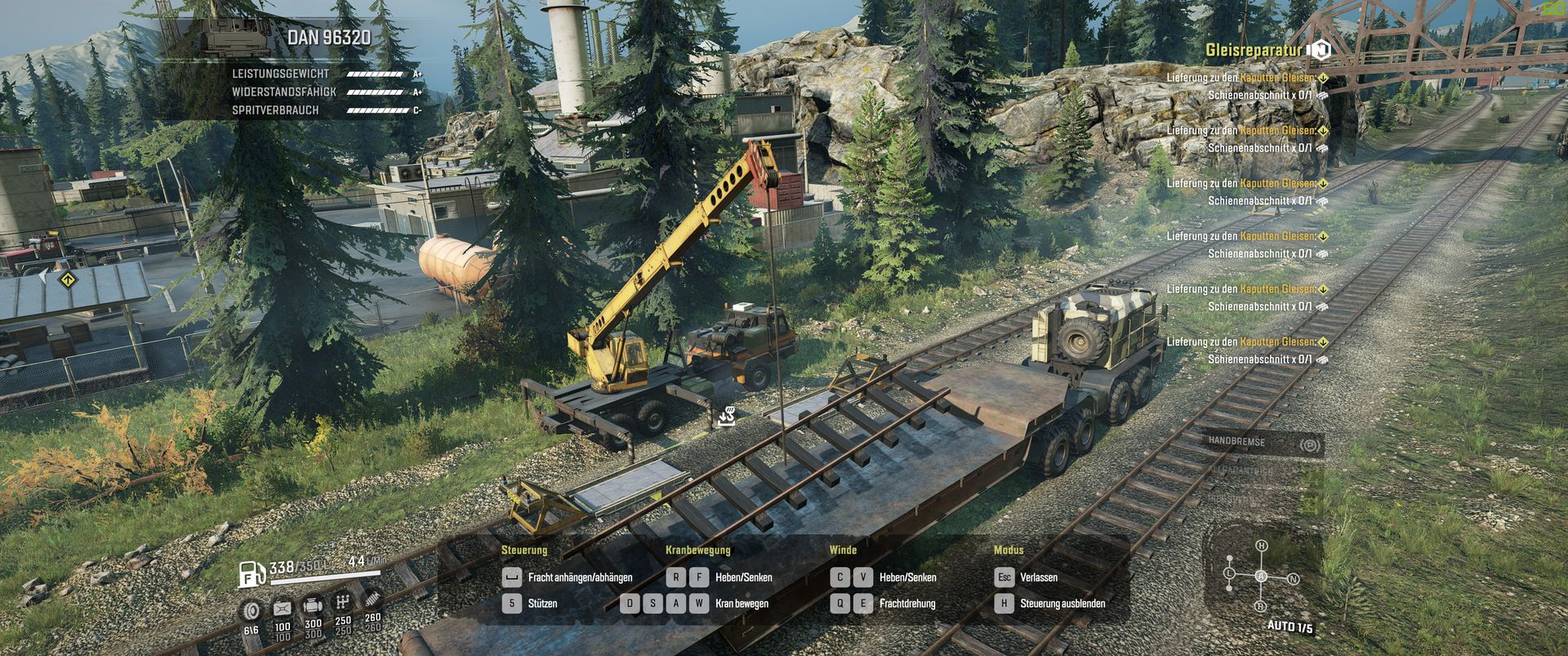Check the tire status icon

click(x=252, y=609)
